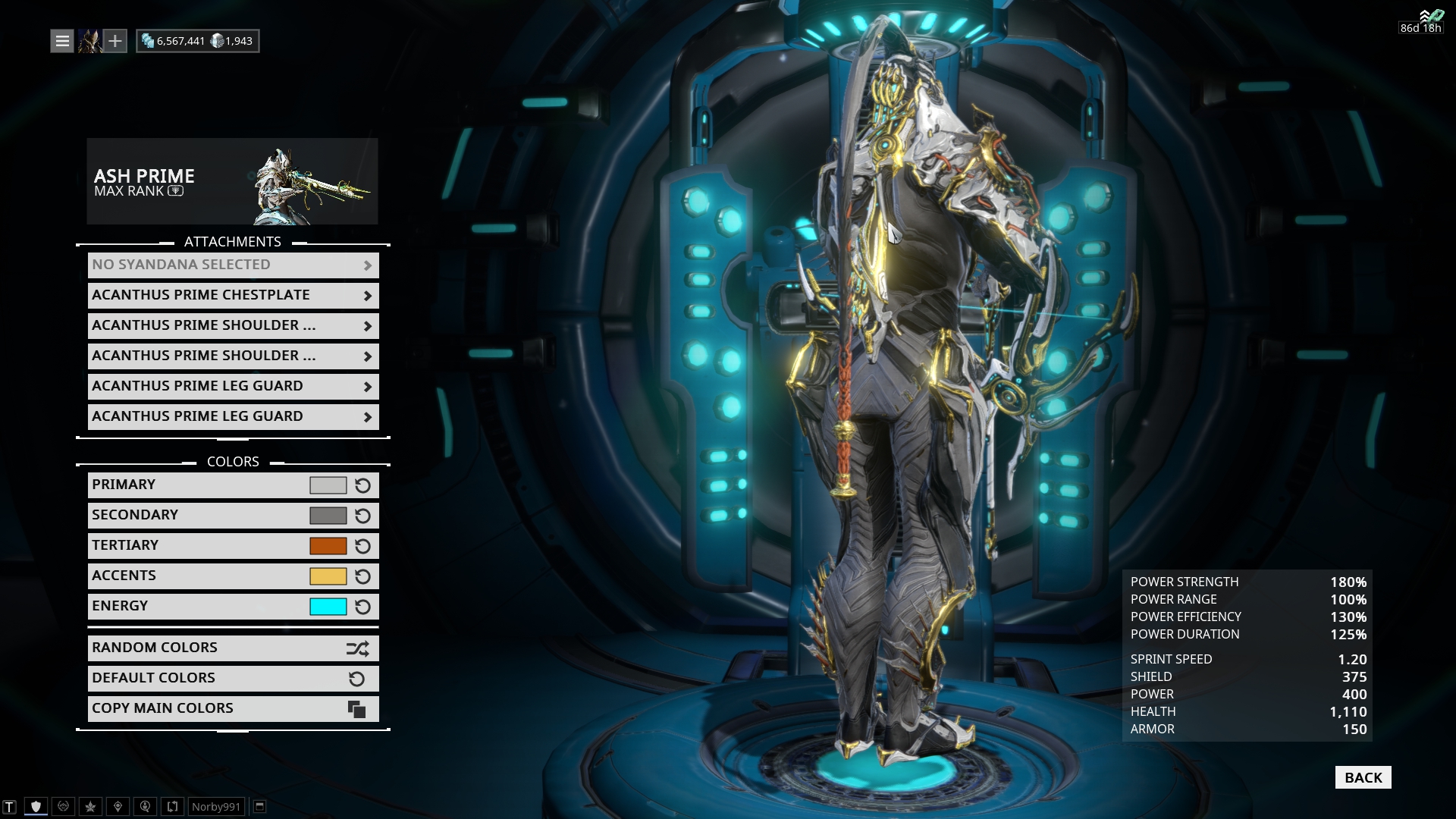The image size is (1456, 819).
Task: Select the shield emblem icon in bottom bar
Action: tap(36, 806)
